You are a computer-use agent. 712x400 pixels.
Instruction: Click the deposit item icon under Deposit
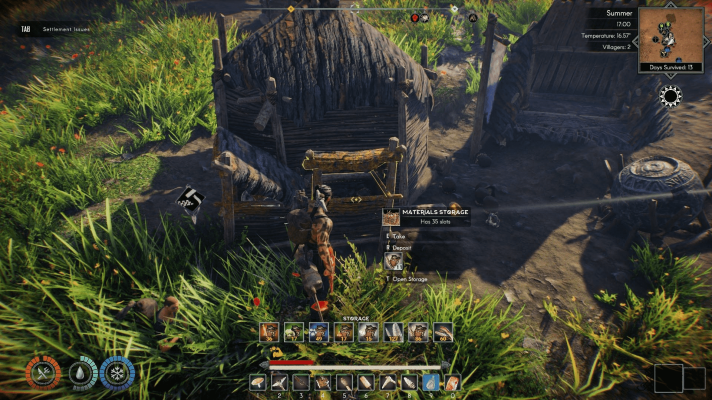coord(394,261)
